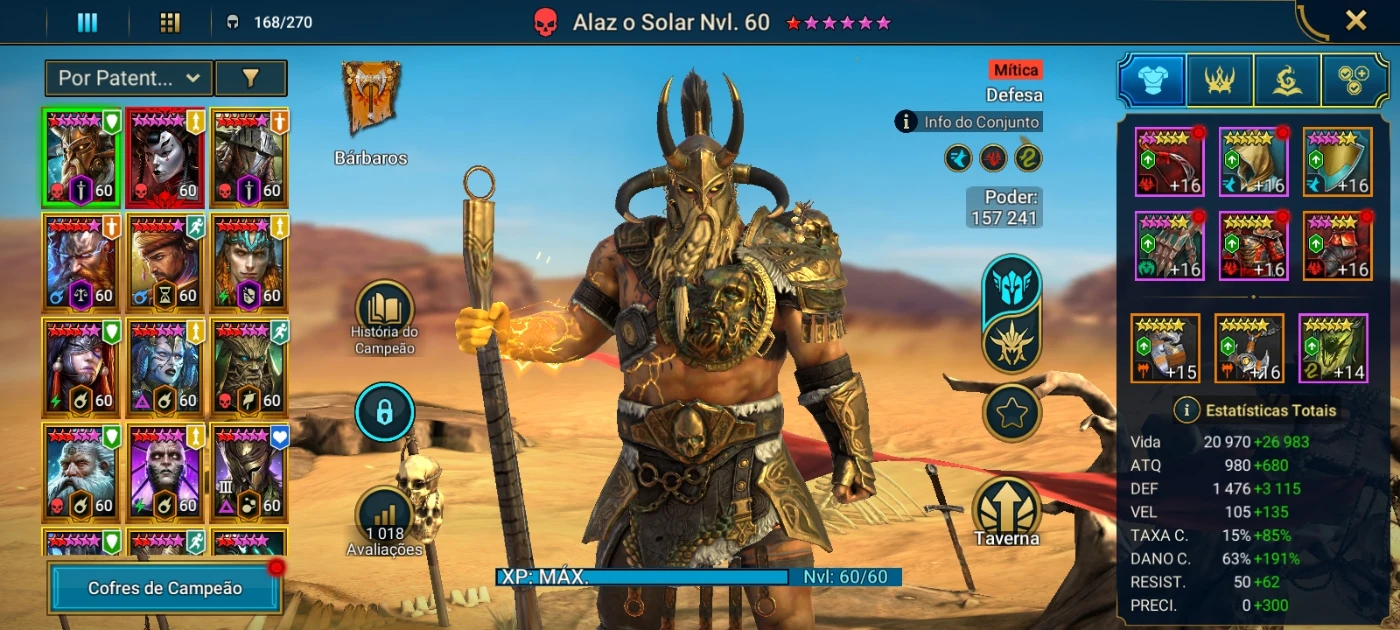Open the Por Patente sort dropdown
Image resolution: width=1400 pixels, height=630 pixels.
coord(129,77)
